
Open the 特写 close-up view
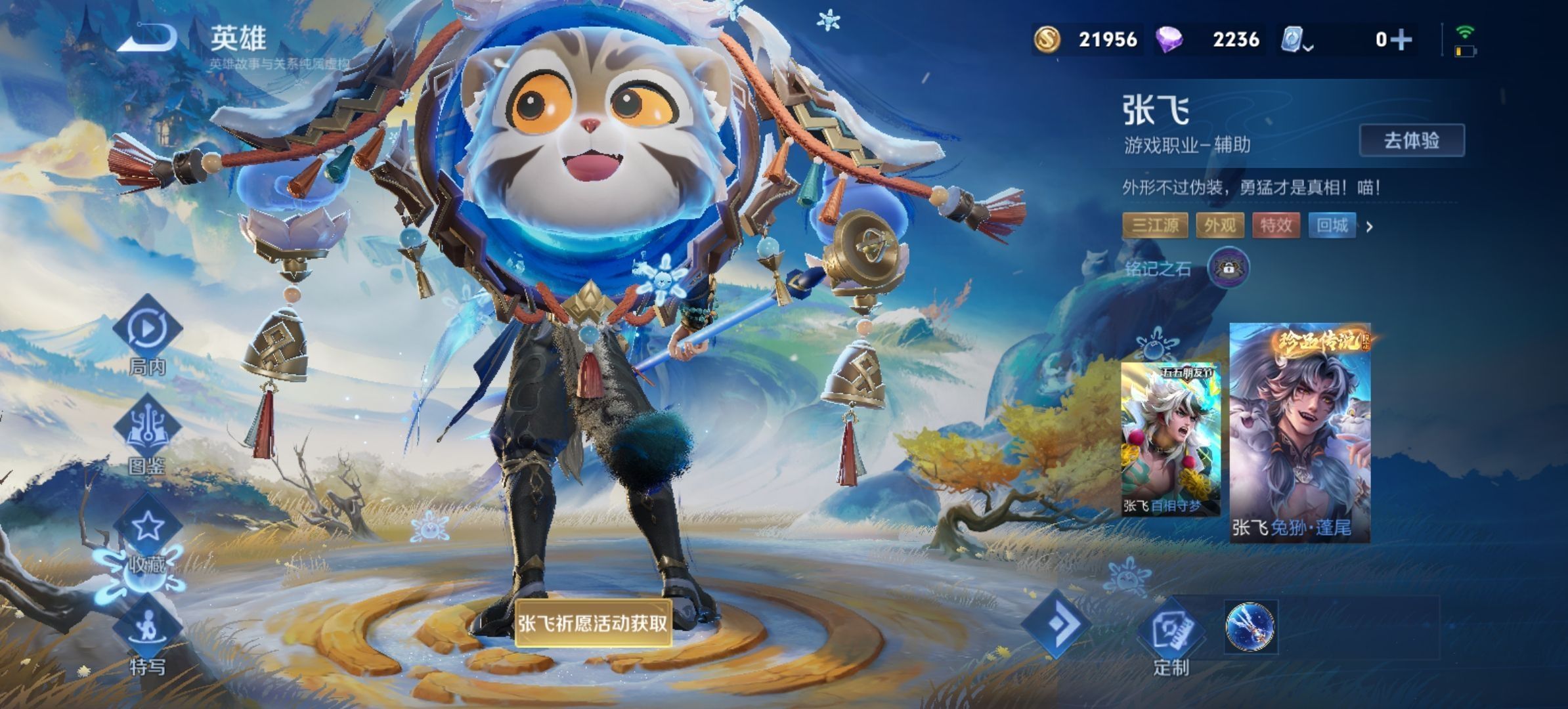tap(147, 634)
